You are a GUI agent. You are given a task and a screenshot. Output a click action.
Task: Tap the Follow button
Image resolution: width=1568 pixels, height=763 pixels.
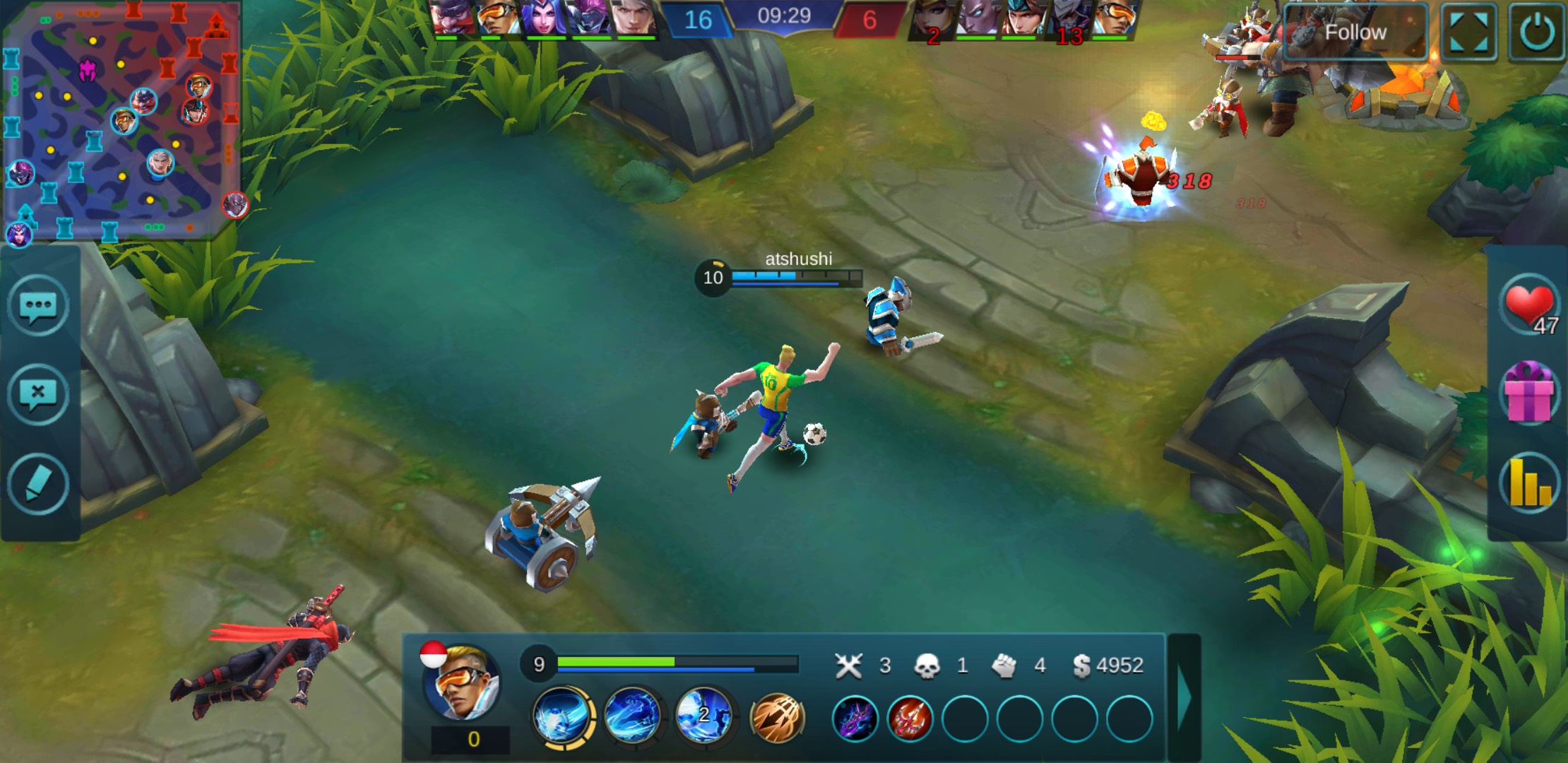[1355, 32]
